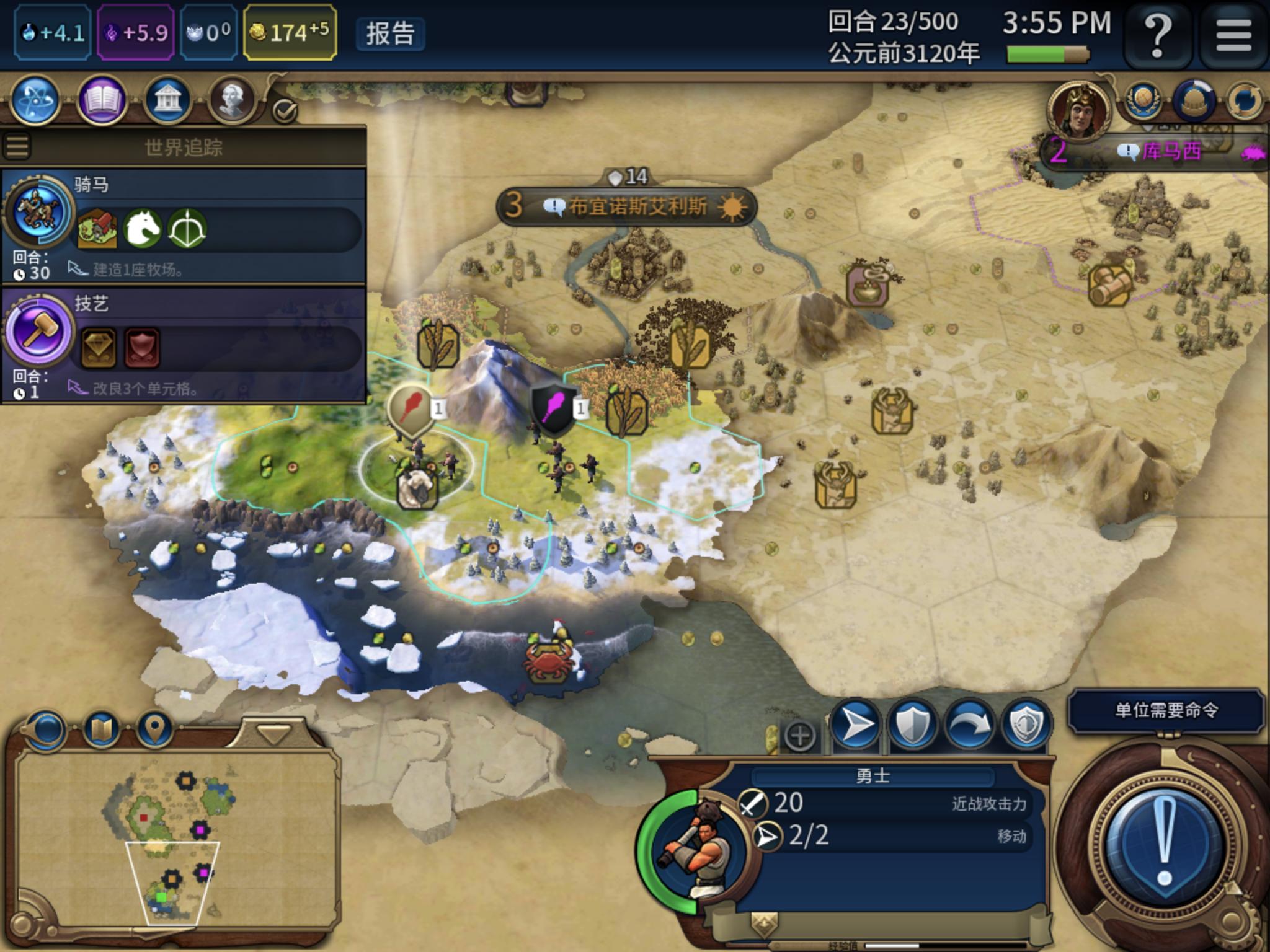1270x952 pixels.
Task: Open the great people portrait icon
Action: click(x=232, y=100)
